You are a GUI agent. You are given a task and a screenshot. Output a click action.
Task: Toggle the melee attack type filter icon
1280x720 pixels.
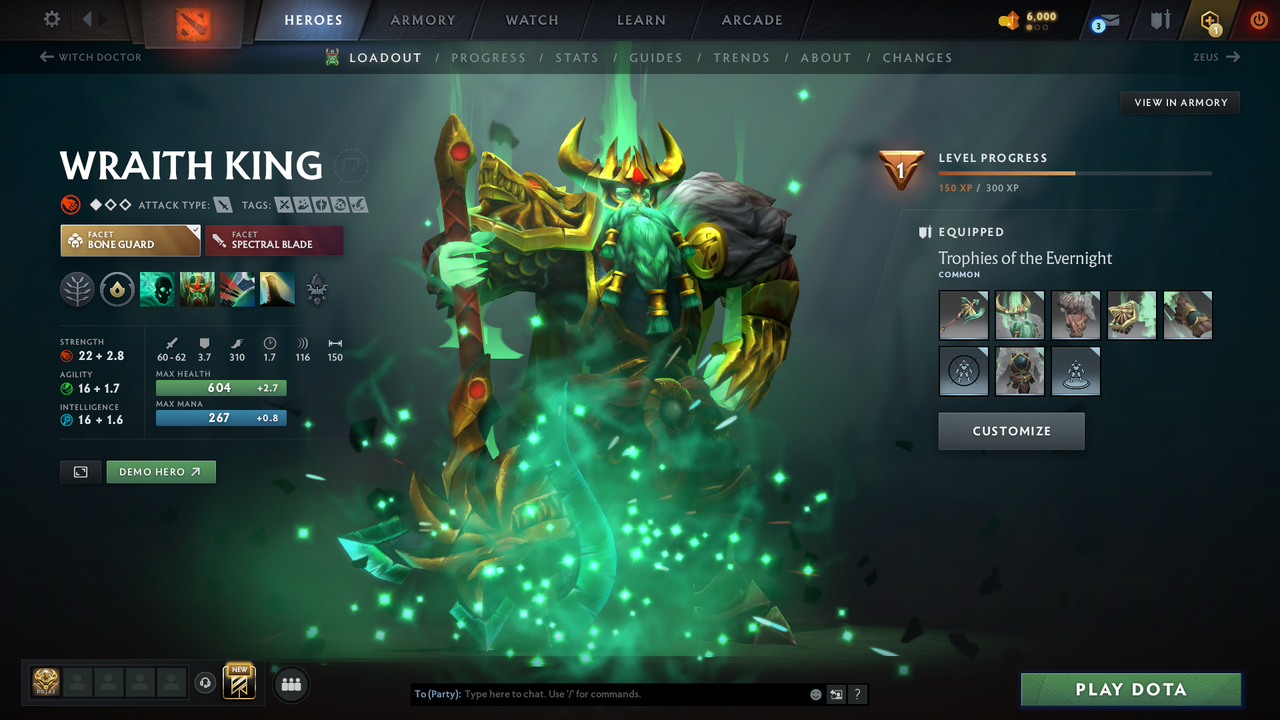point(222,204)
